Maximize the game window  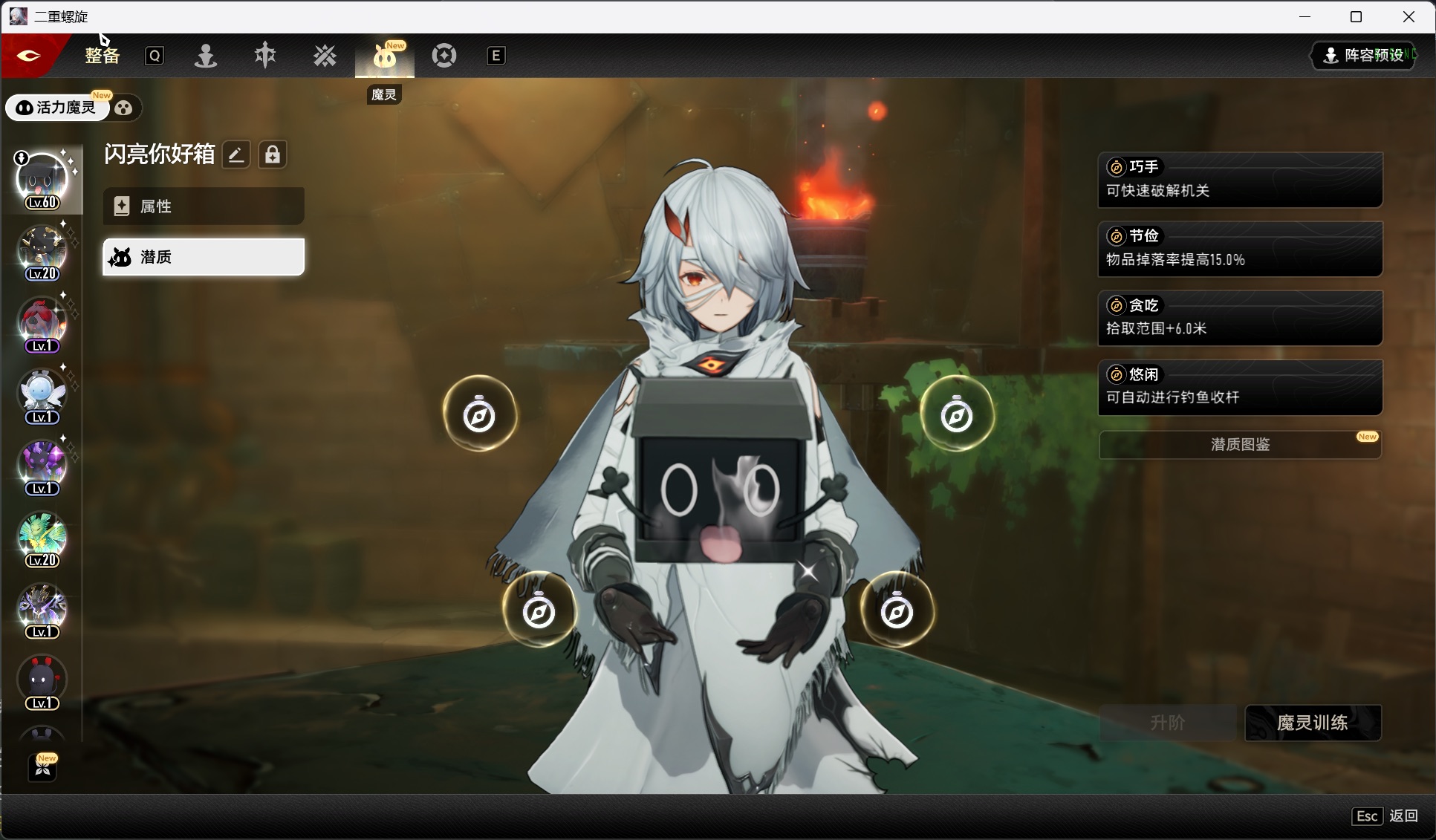tap(1356, 17)
